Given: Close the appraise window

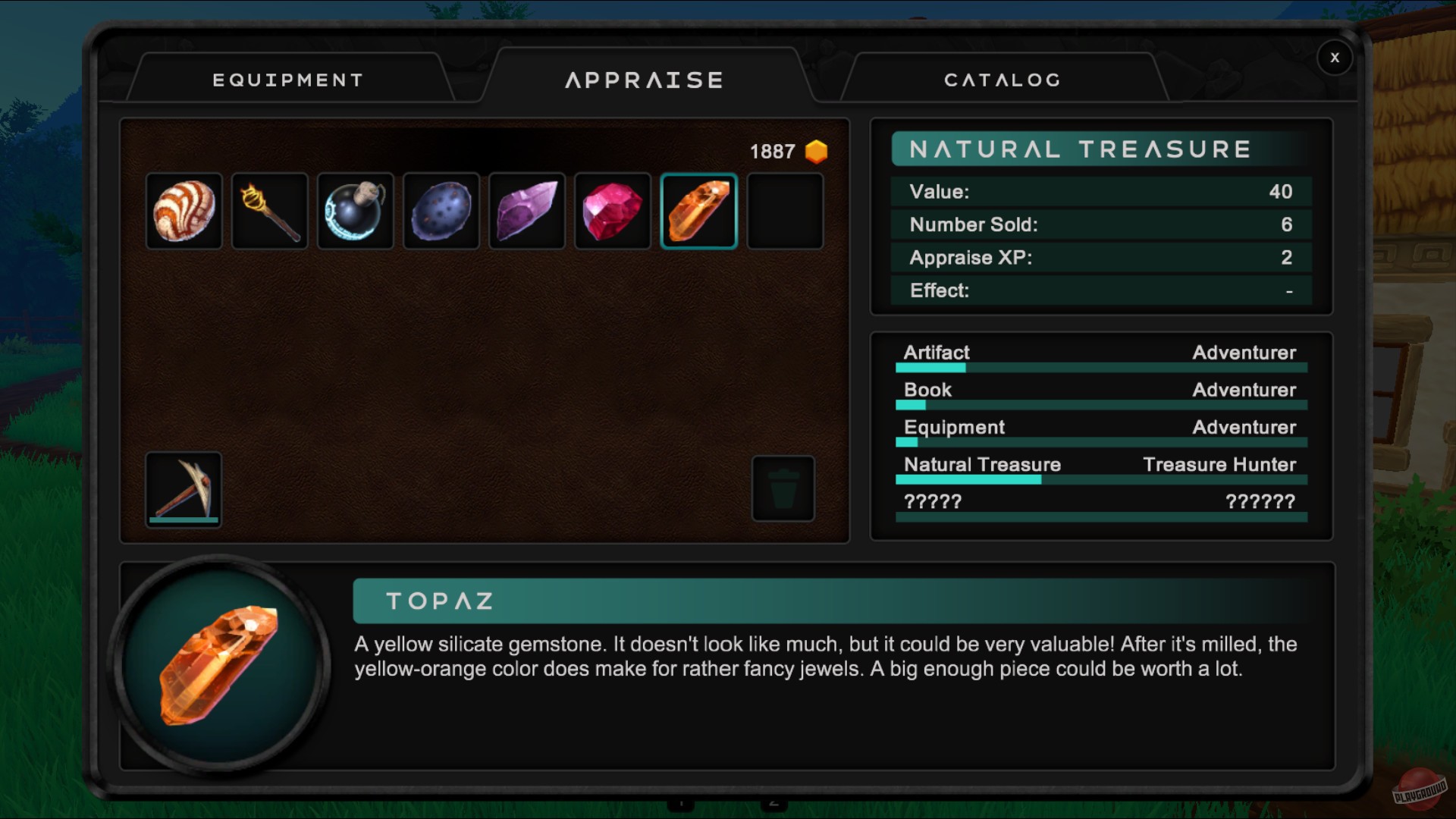Looking at the screenshot, I should (1335, 58).
